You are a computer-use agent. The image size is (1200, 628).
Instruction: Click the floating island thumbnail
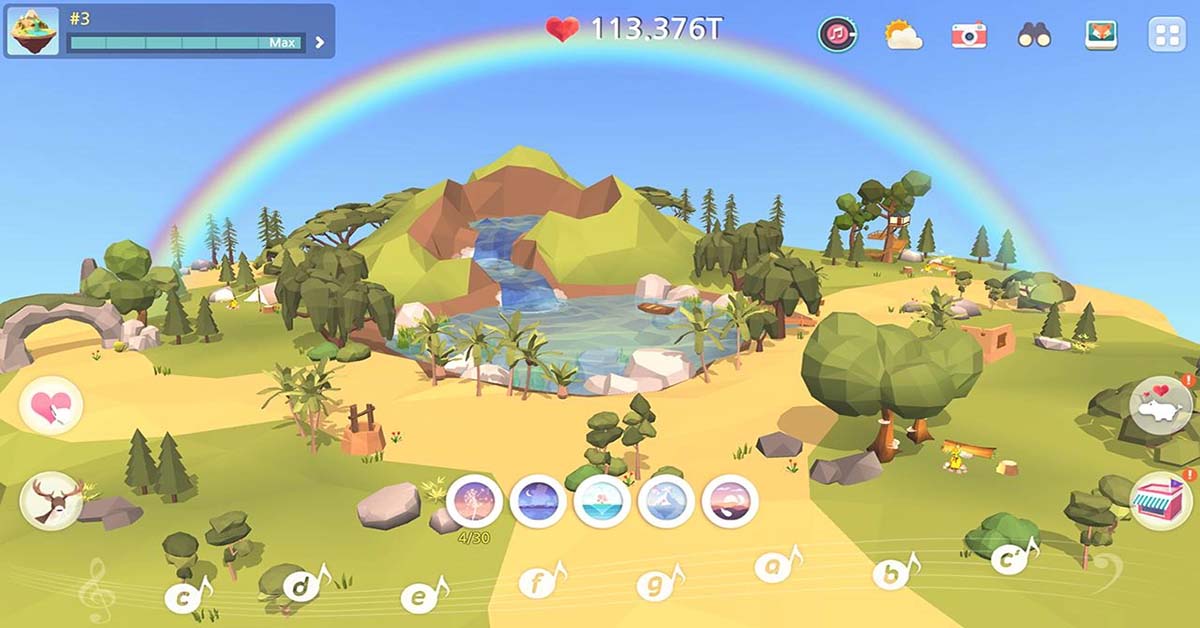click(x=33, y=30)
